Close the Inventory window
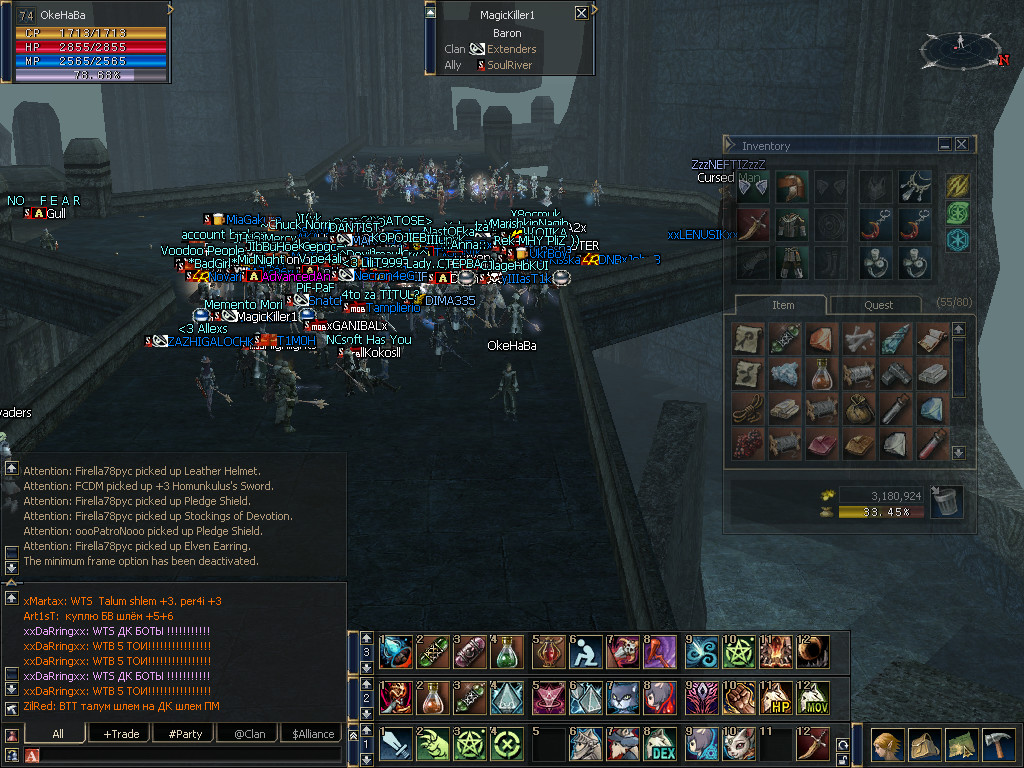Viewport: 1024px width, 768px height. point(961,145)
